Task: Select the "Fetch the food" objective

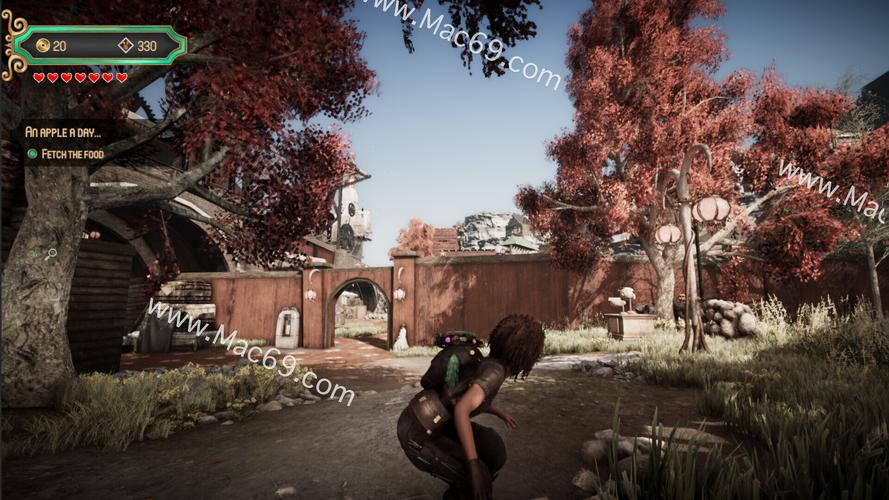Action: click(x=76, y=154)
